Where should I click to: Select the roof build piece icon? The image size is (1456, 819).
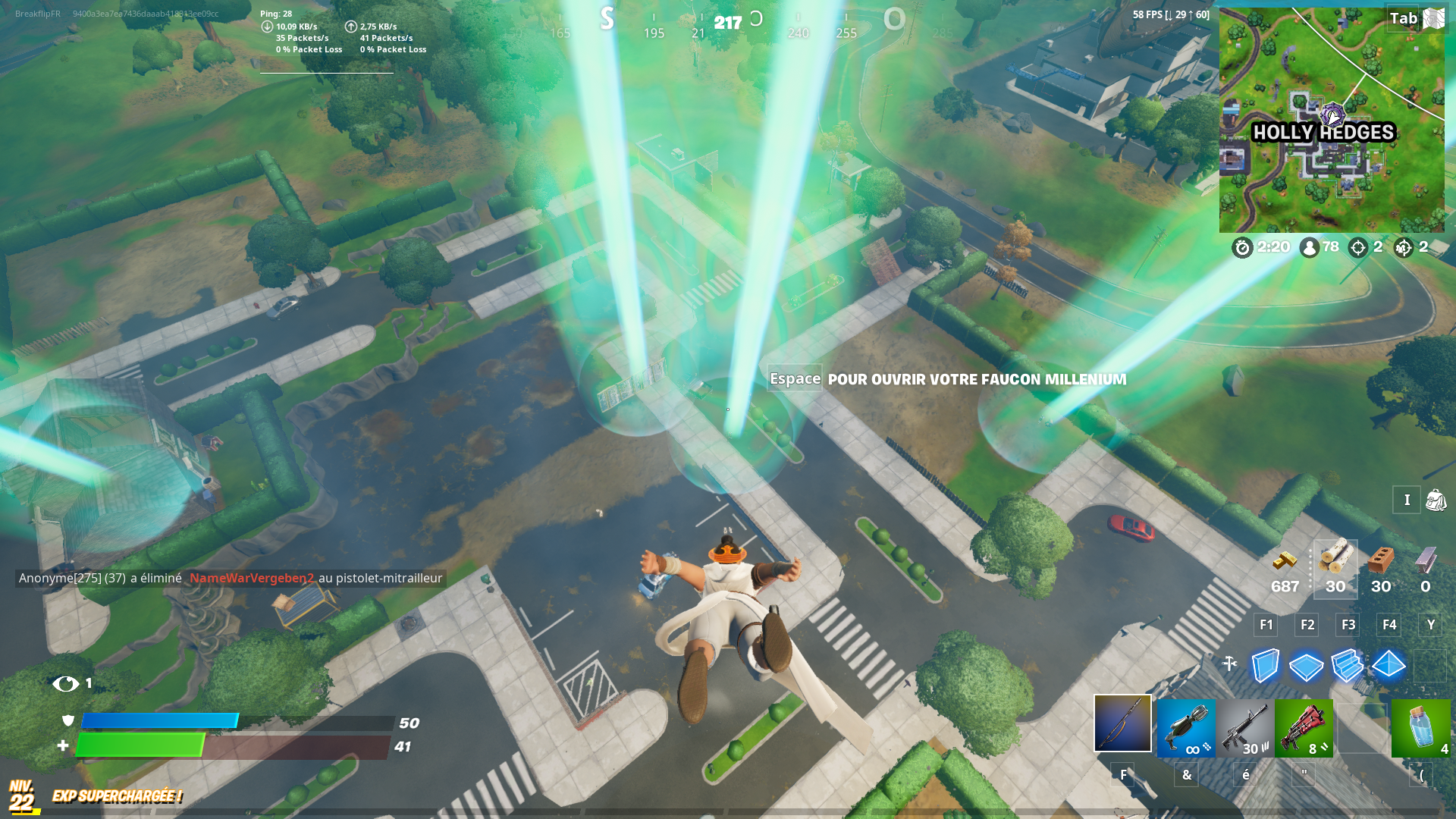(x=1389, y=666)
